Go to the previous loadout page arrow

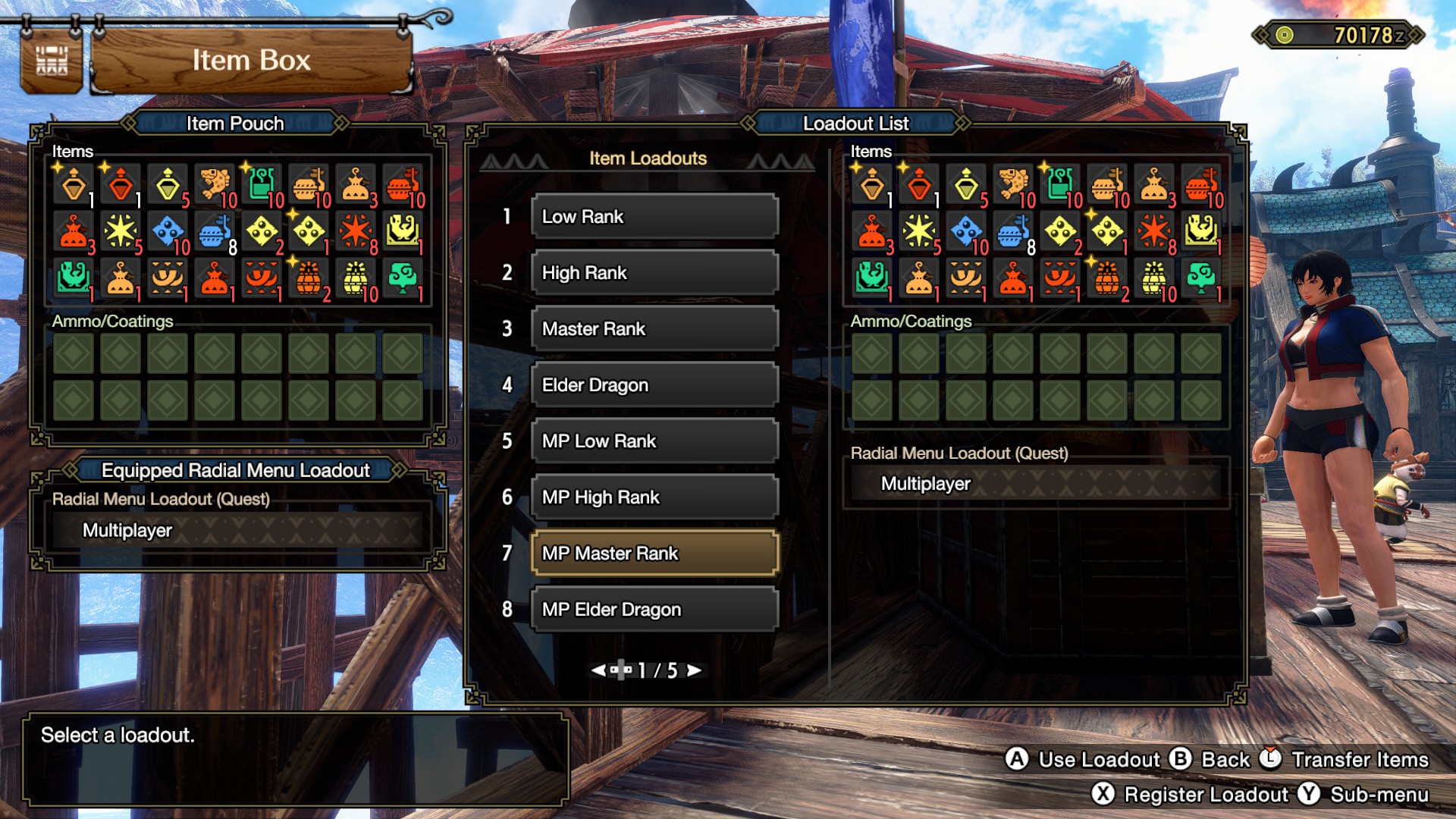pyautogui.click(x=598, y=670)
